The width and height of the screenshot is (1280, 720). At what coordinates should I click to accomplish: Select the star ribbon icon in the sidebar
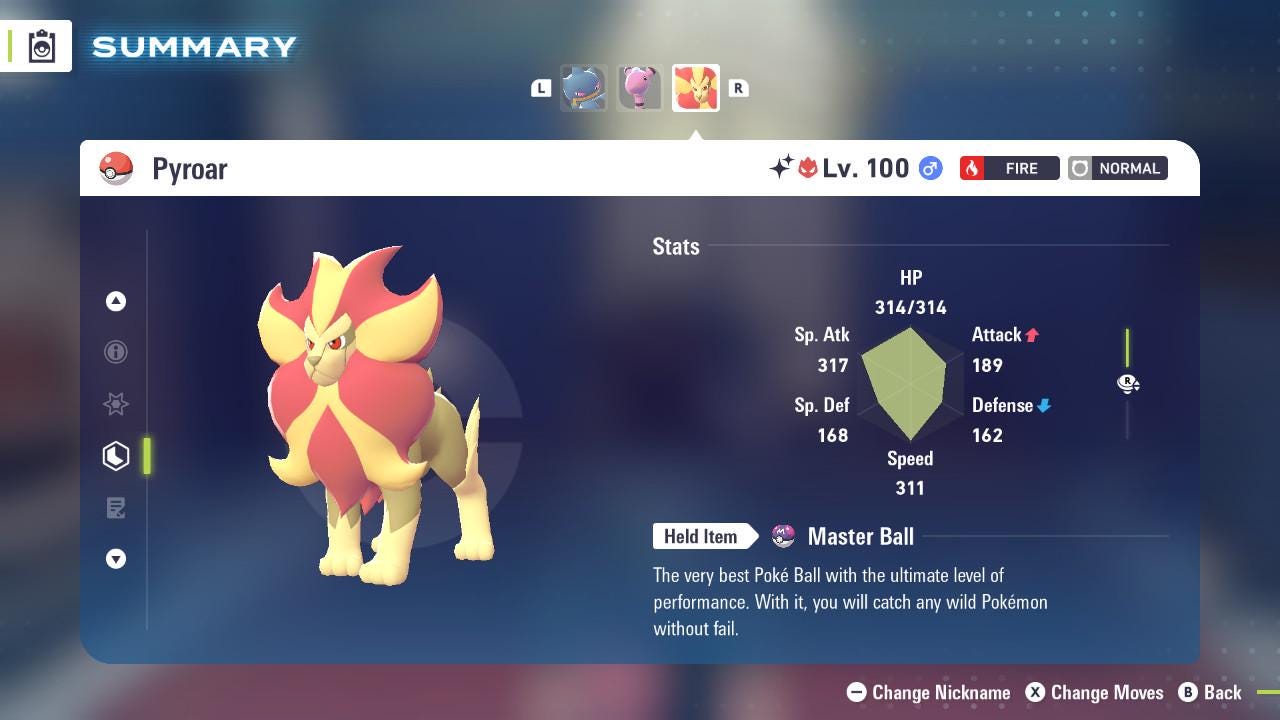coord(116,404)
